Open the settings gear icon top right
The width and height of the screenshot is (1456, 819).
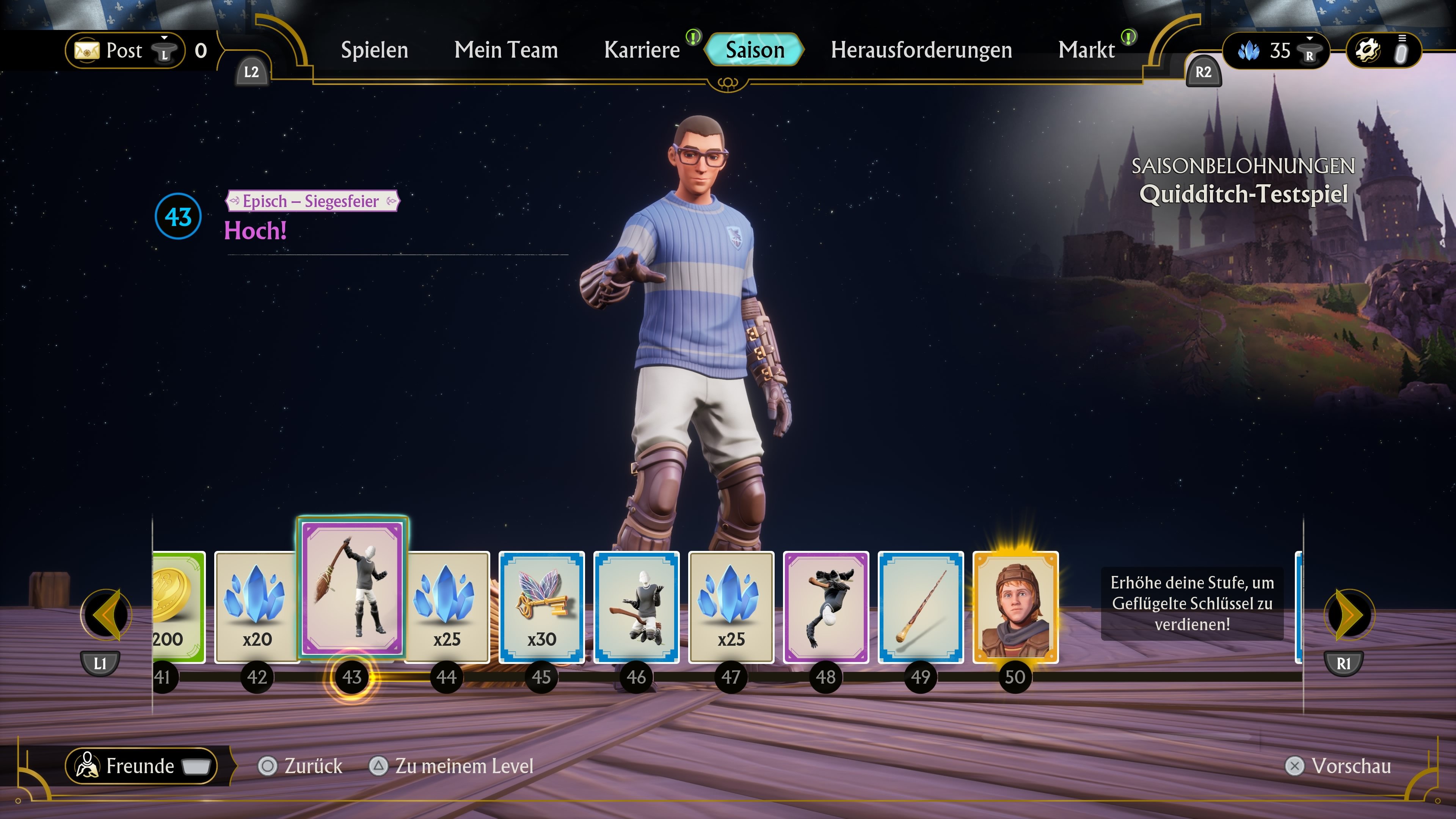tap(1370, 50)
